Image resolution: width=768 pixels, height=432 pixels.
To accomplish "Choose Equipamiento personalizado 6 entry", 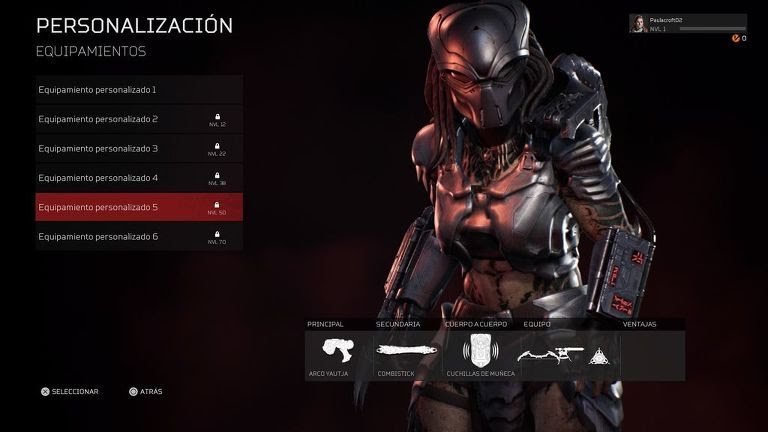I will point(138,237).
